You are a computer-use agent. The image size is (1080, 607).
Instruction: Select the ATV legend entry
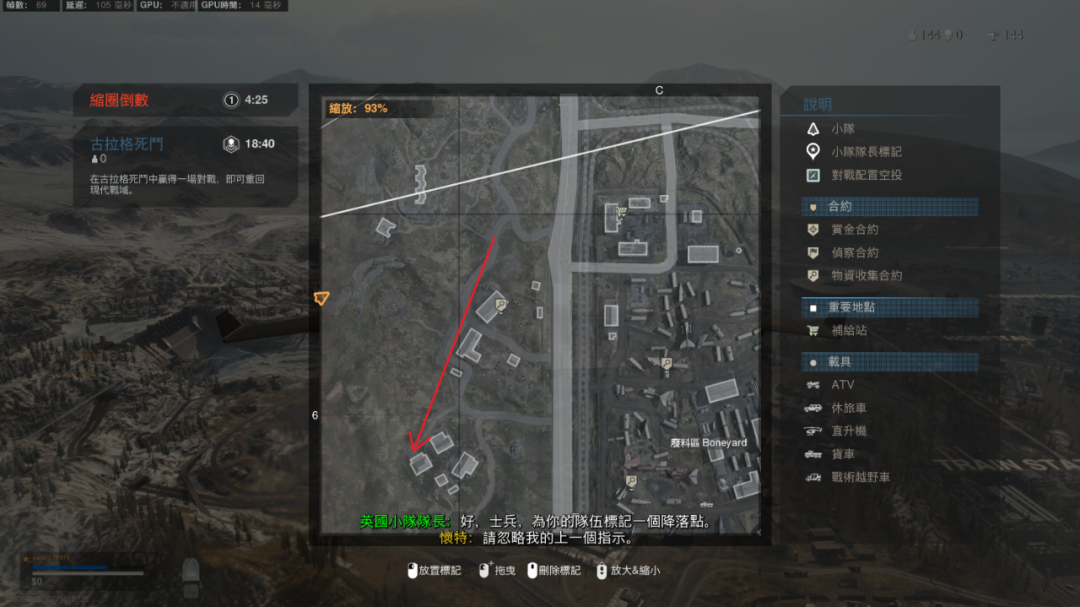pos(842,385)
